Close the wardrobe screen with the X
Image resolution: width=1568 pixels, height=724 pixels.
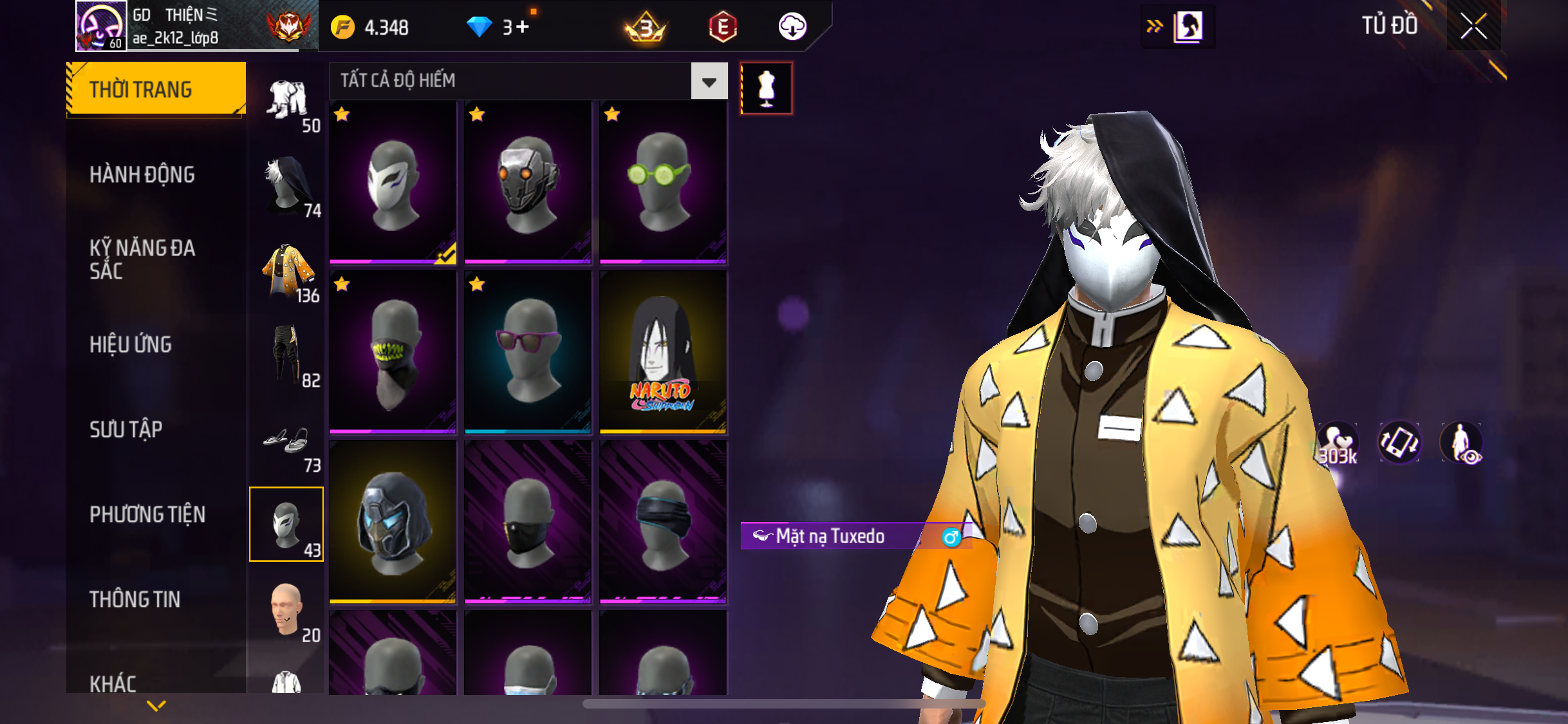tap(1473, 27)
